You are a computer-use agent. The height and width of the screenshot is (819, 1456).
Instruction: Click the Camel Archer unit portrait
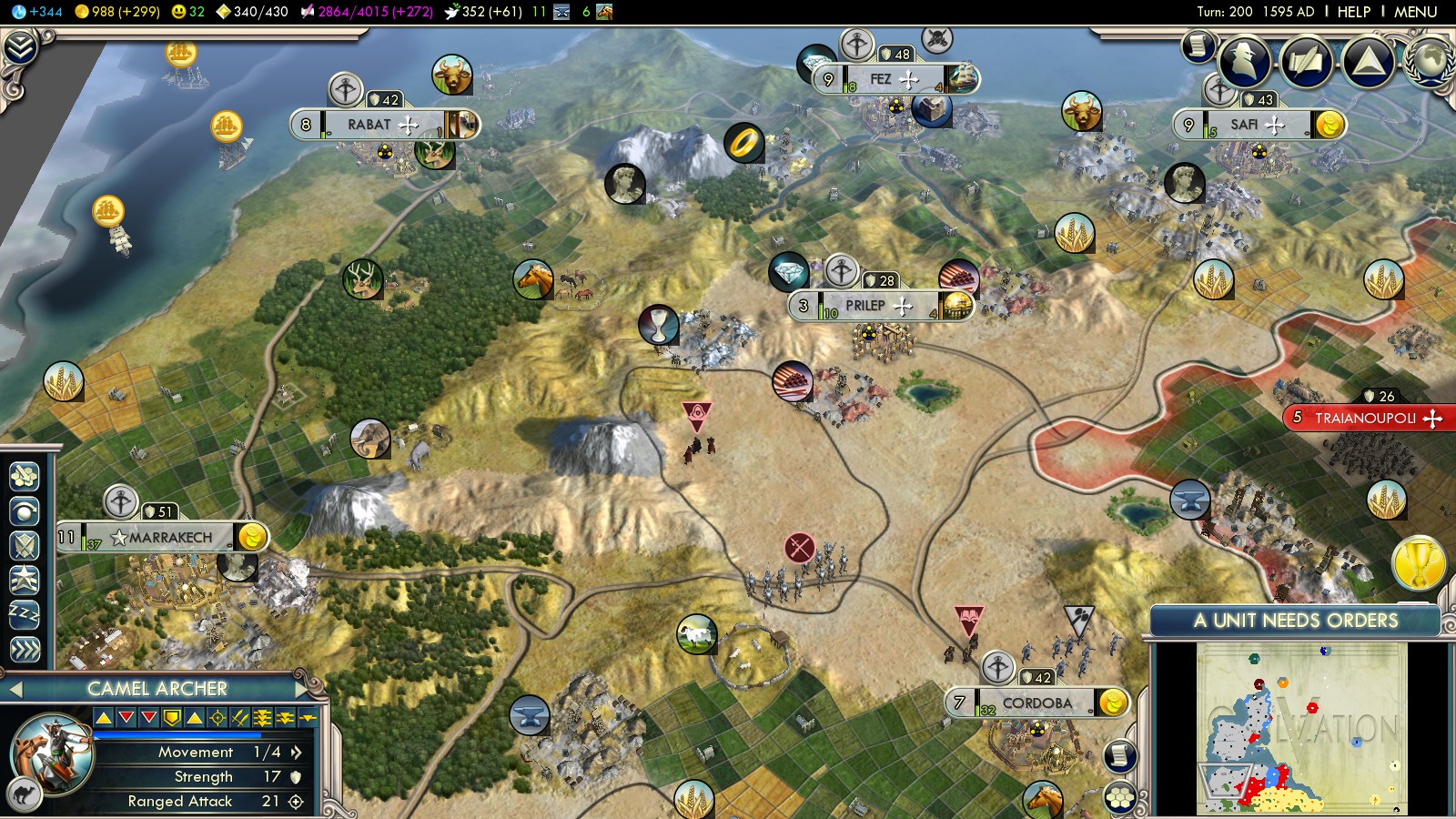[x=53, y=754]
